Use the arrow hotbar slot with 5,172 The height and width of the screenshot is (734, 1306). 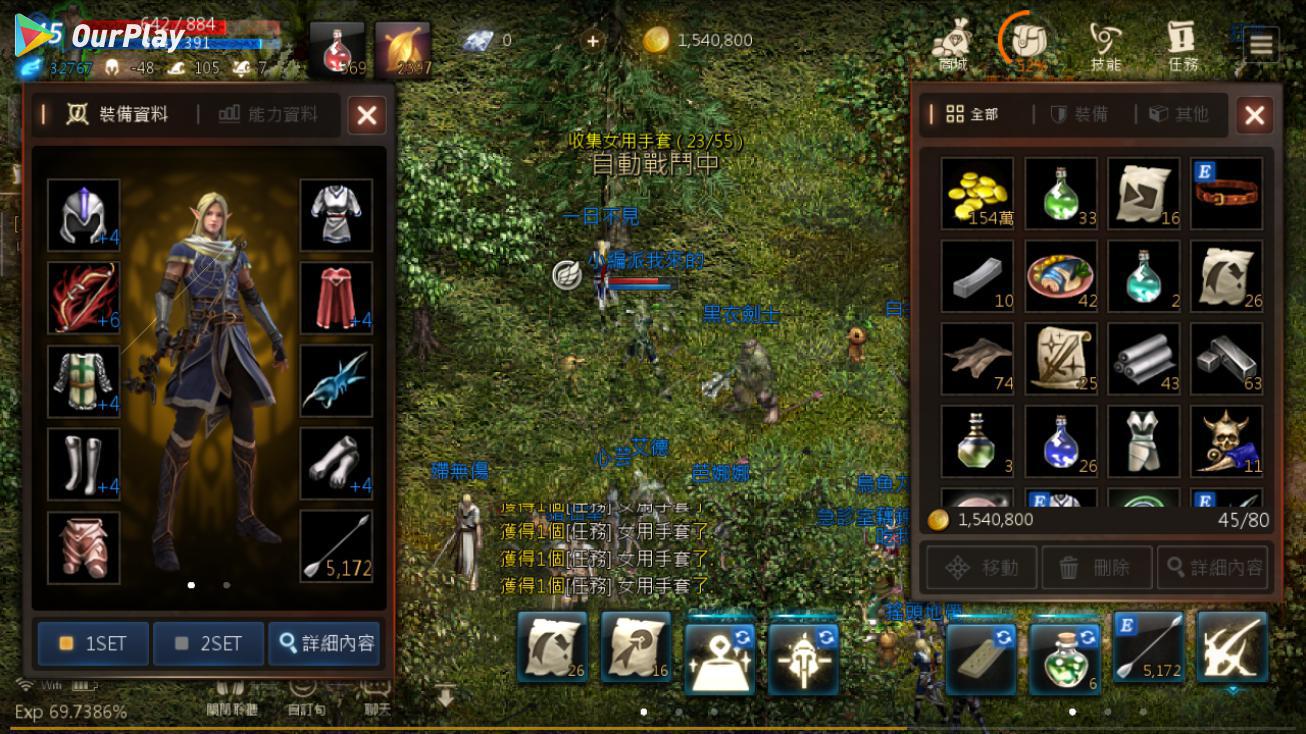tap(1149, 651)
